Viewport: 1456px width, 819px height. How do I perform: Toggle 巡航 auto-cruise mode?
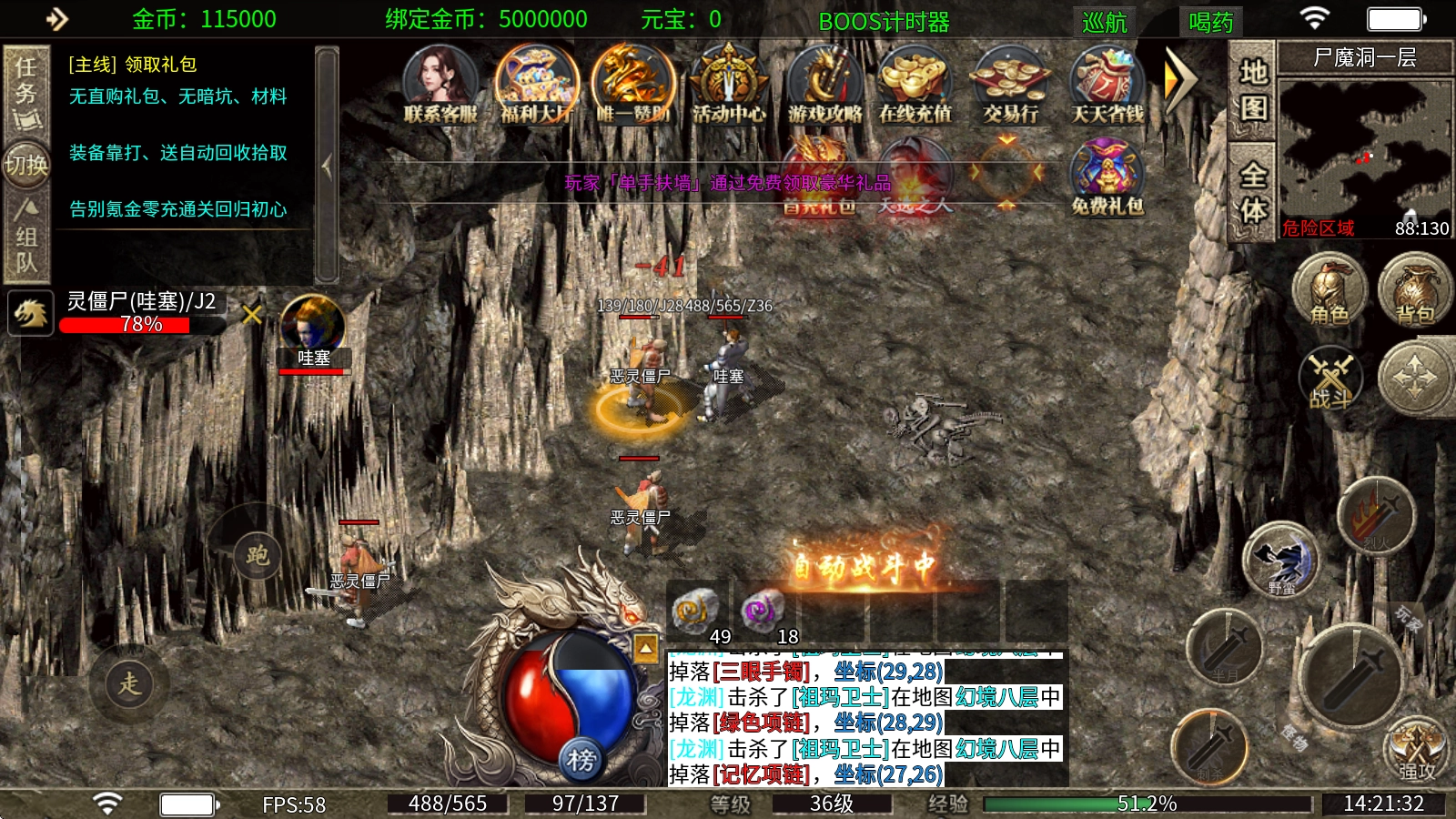click(1105, 21)
